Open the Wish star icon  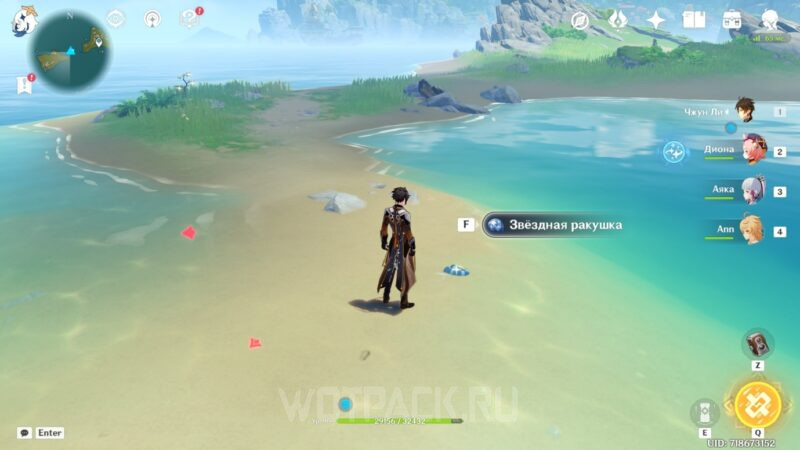[x=656, y=20]
